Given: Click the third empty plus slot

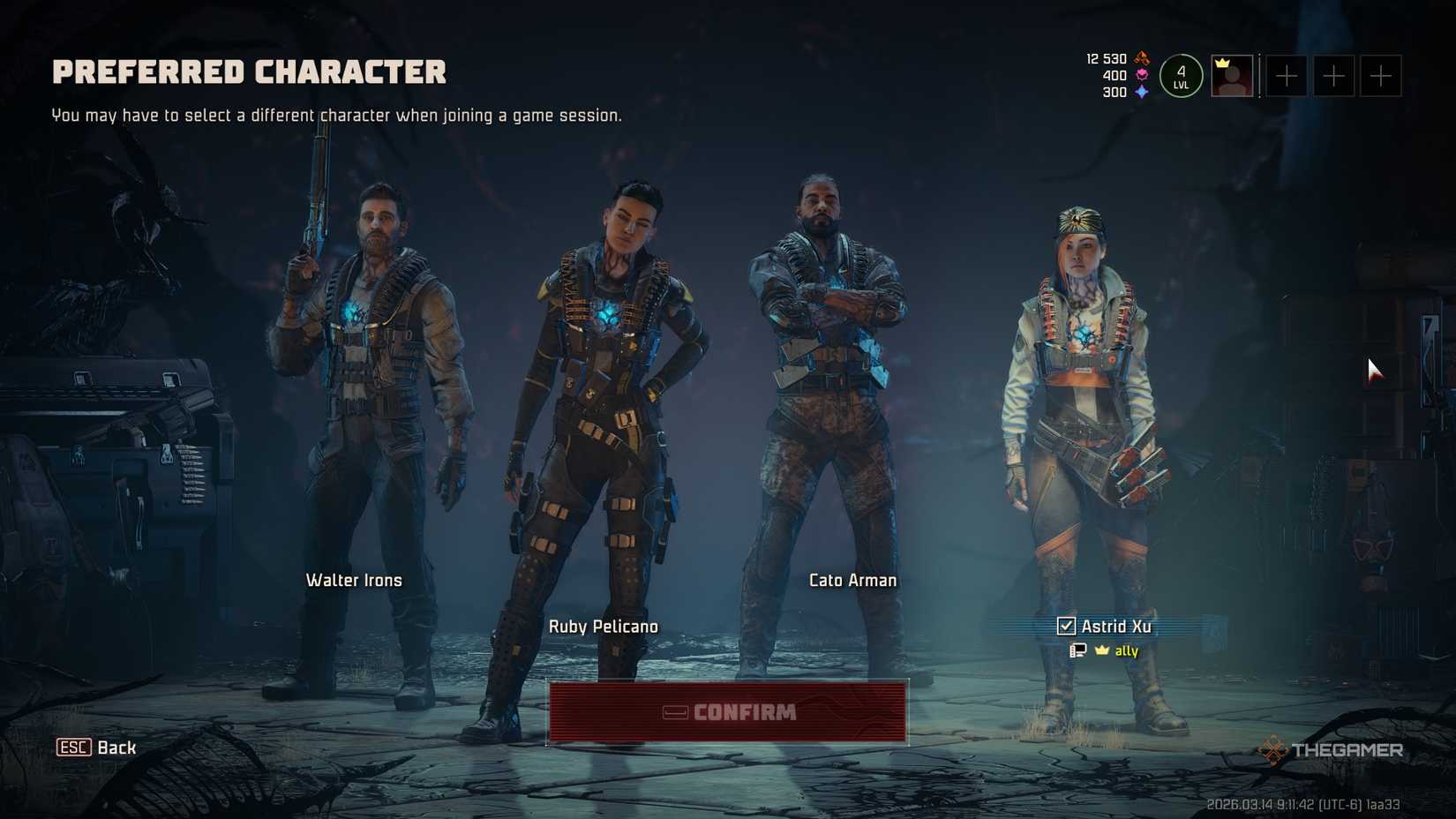Looking at the screenshot, I should click(1380, 76).
